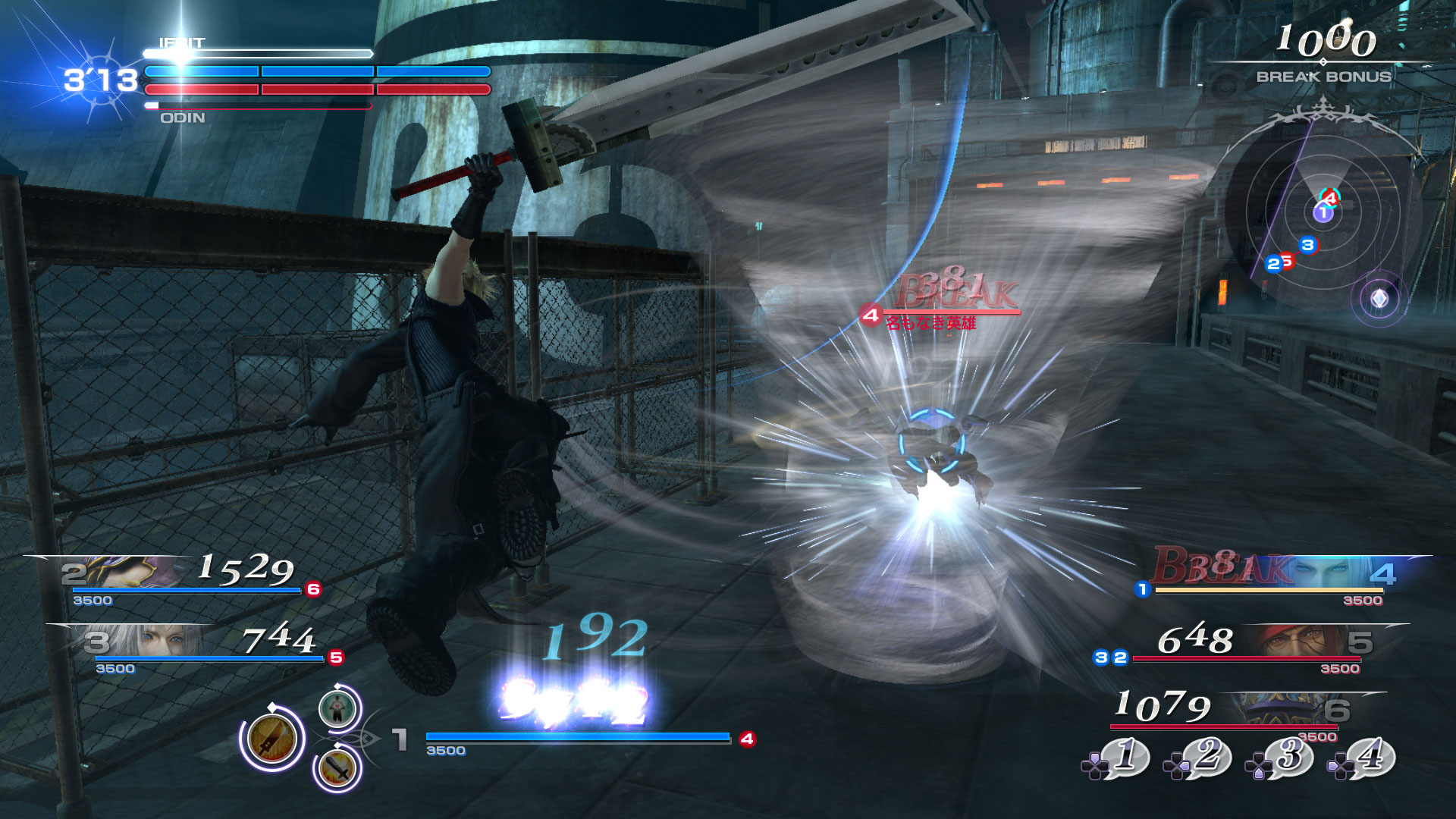This screenshot has height=819, width=1456.
Task: Trigger the flaming sword skill icon
Action: tap(338, 768)
